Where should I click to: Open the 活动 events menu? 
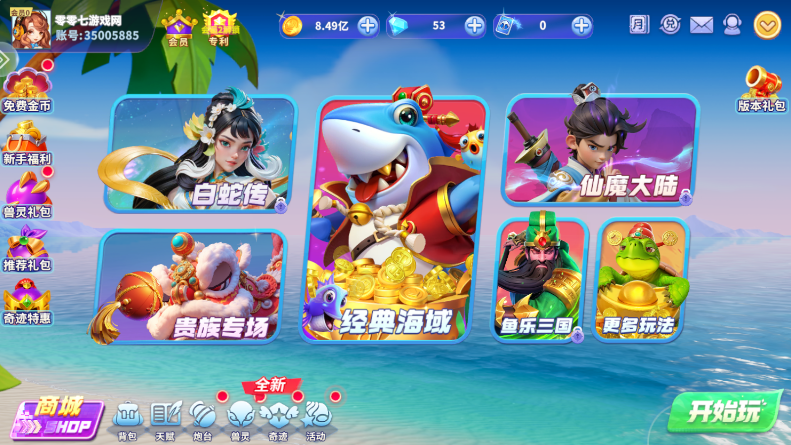pos(316,417)
